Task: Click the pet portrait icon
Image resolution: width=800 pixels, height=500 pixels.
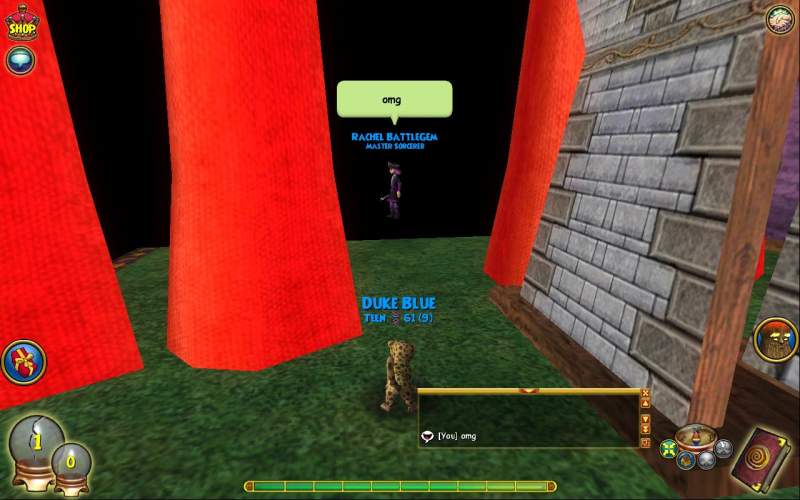Action: 776,341
